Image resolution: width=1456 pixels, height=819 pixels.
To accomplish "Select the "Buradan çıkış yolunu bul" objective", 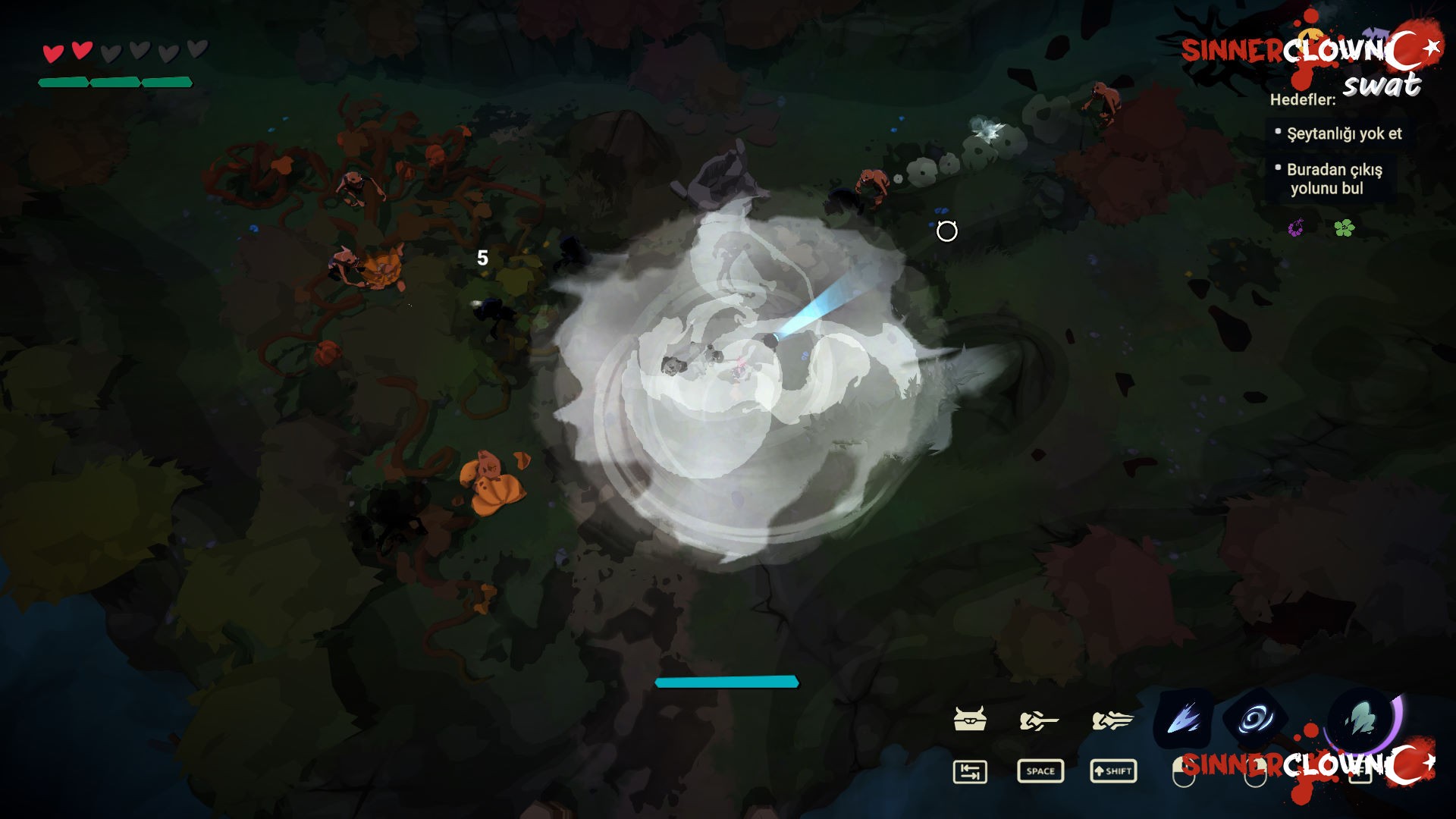I will point(1334,179).
